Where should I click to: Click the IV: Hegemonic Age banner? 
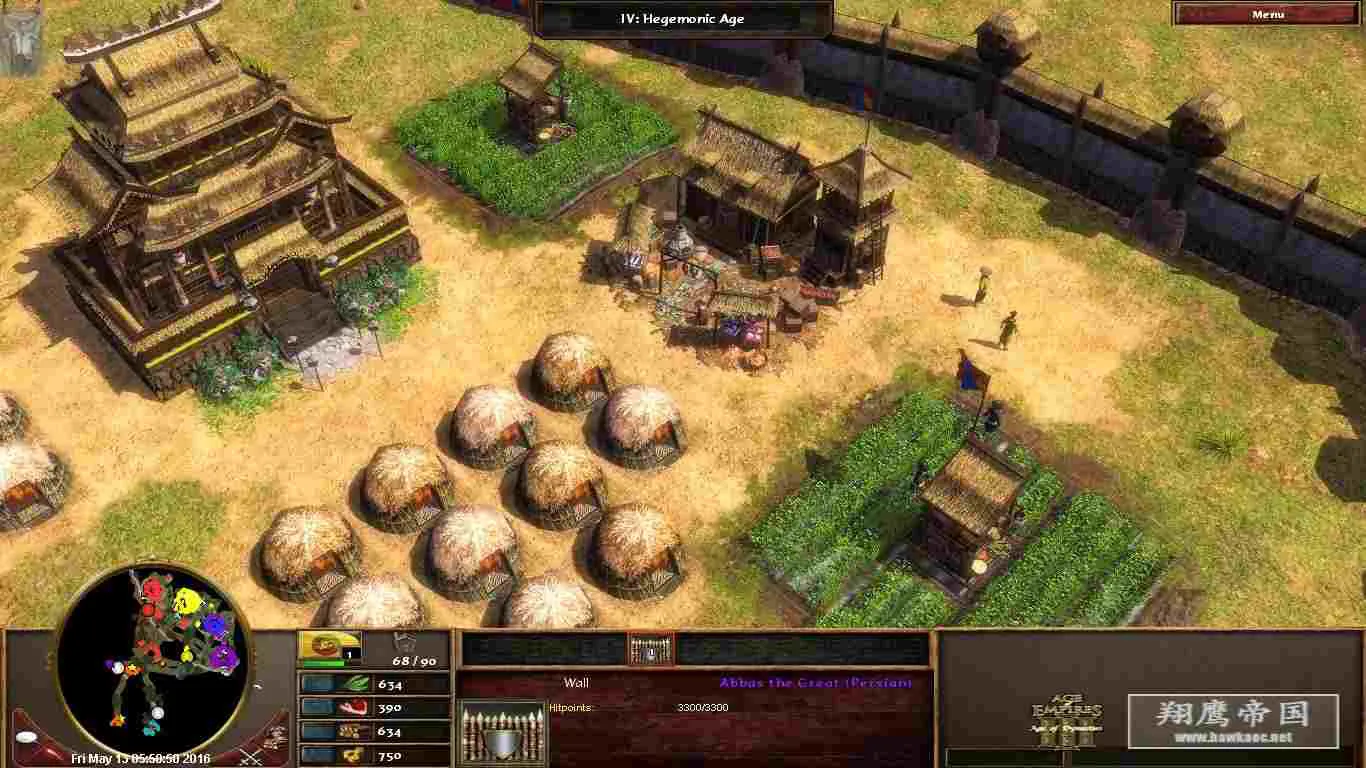[684, 17]
